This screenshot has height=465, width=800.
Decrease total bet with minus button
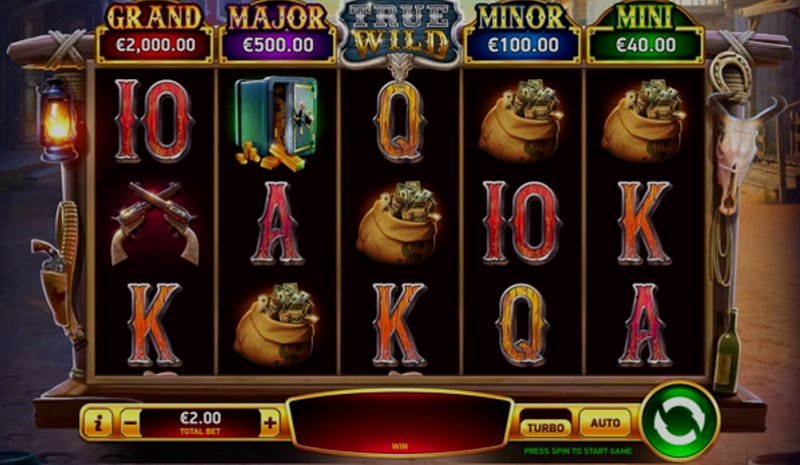tap(131, 423)
